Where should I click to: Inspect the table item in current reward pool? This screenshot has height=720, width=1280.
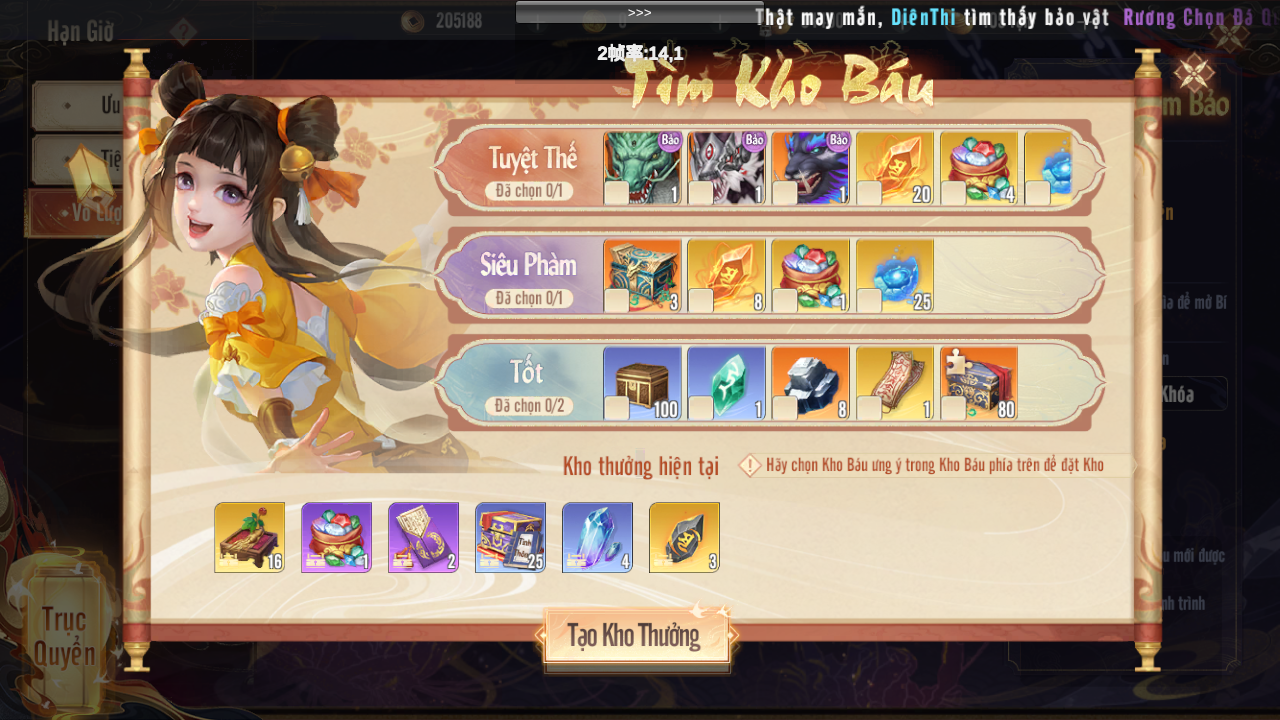click(x=249, y=537)
